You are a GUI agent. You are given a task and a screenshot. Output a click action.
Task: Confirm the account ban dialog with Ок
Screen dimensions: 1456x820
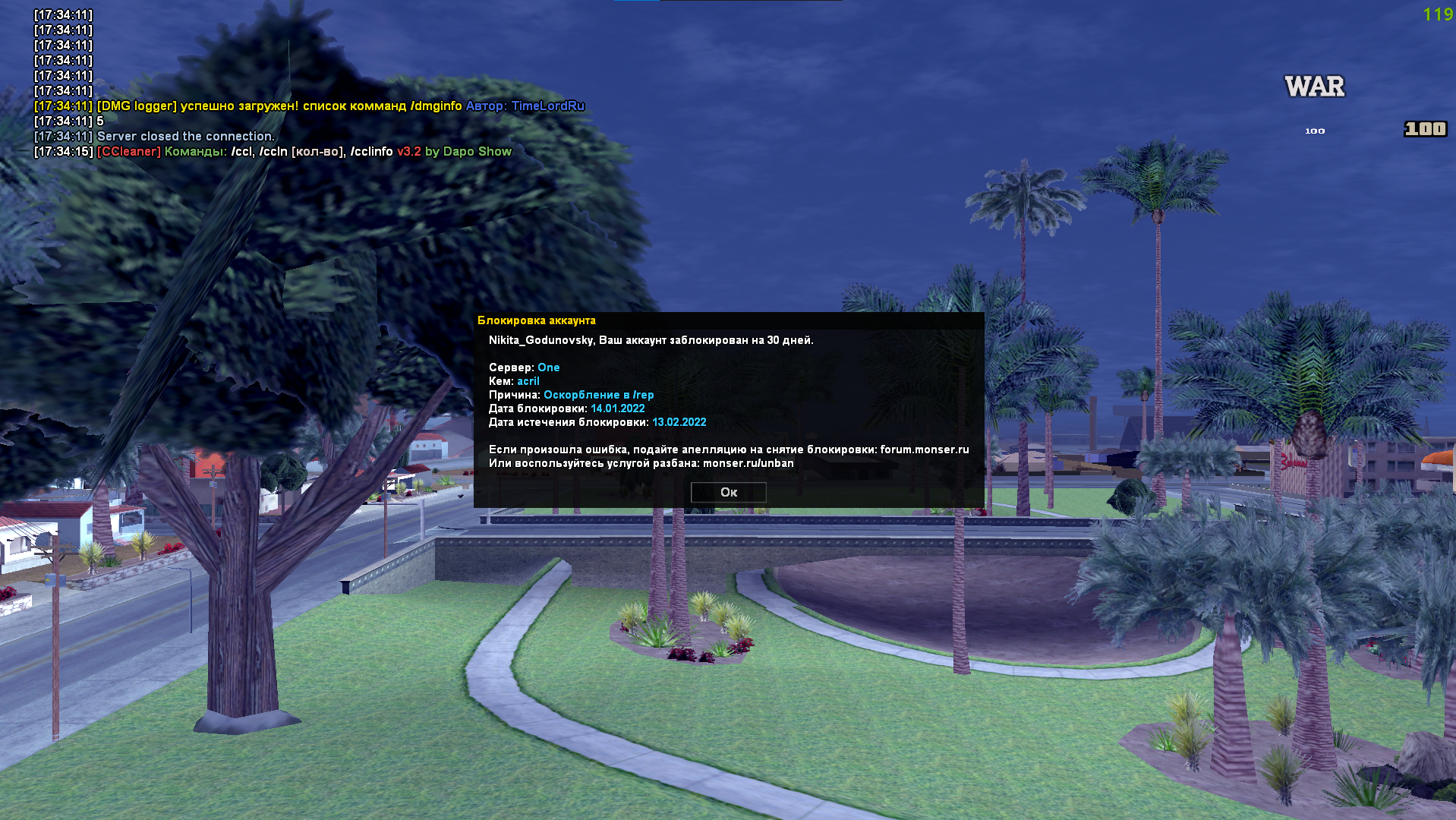click(x=728, y=492)
